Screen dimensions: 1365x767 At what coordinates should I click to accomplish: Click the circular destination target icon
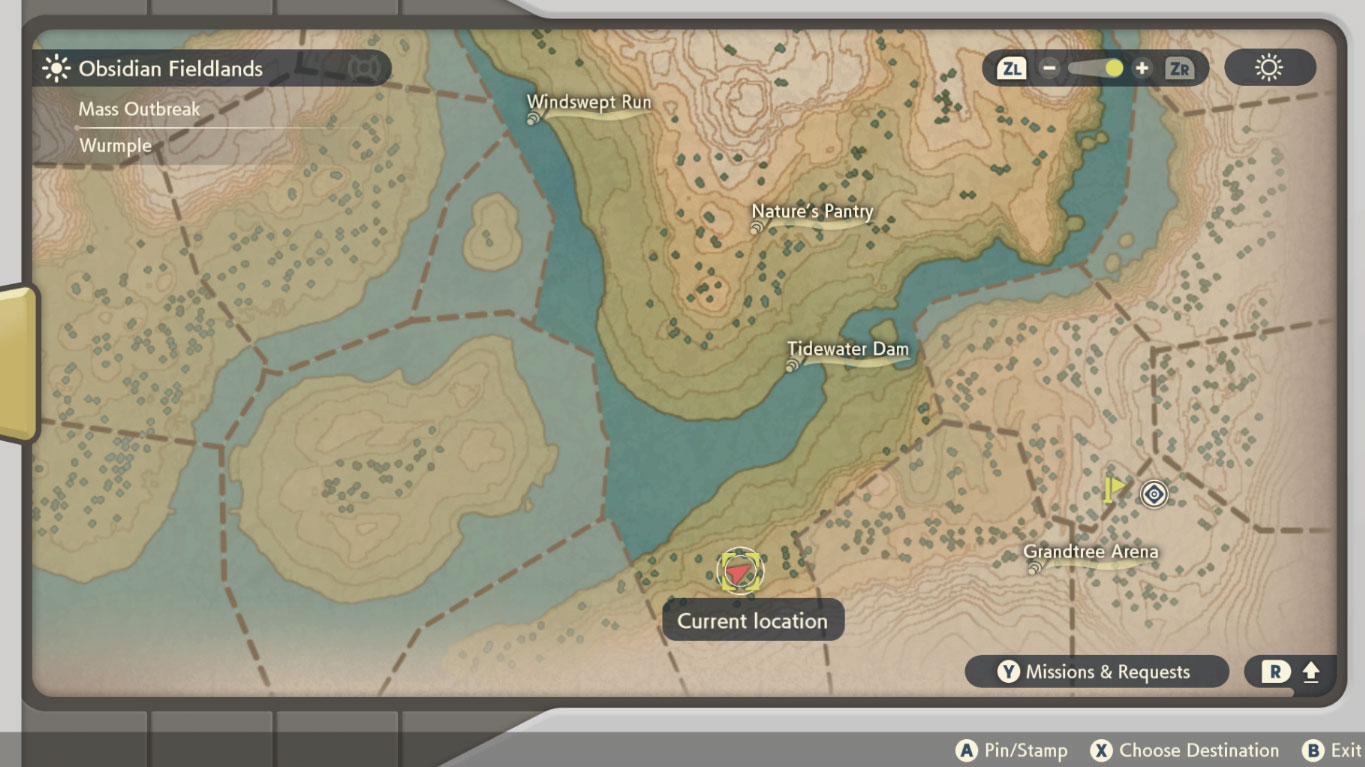pos(1152,493)
